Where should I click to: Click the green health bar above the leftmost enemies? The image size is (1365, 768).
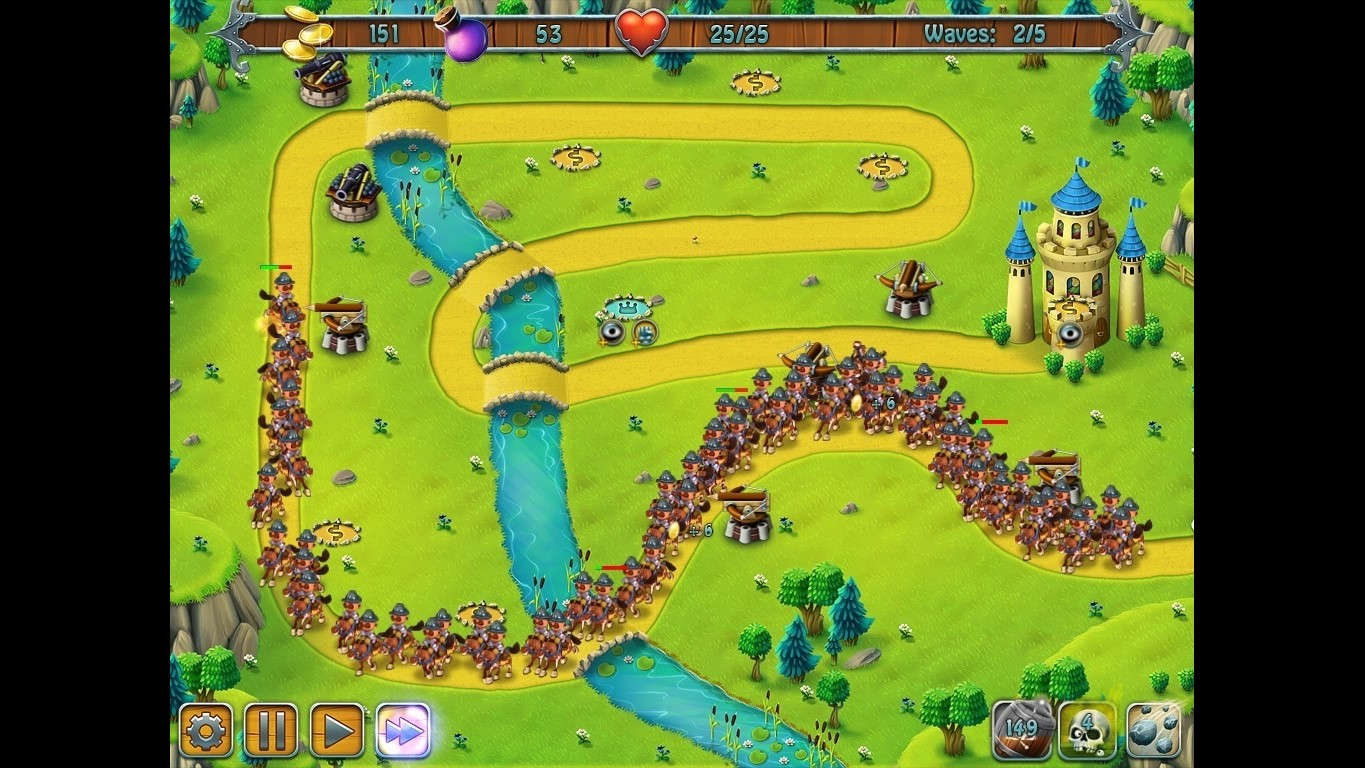click(x=272, y=267)
